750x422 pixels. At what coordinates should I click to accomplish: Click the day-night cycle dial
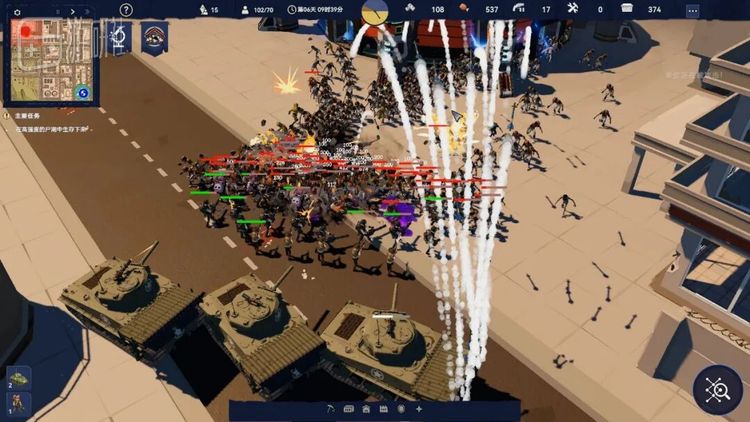[x=376, y=10]
